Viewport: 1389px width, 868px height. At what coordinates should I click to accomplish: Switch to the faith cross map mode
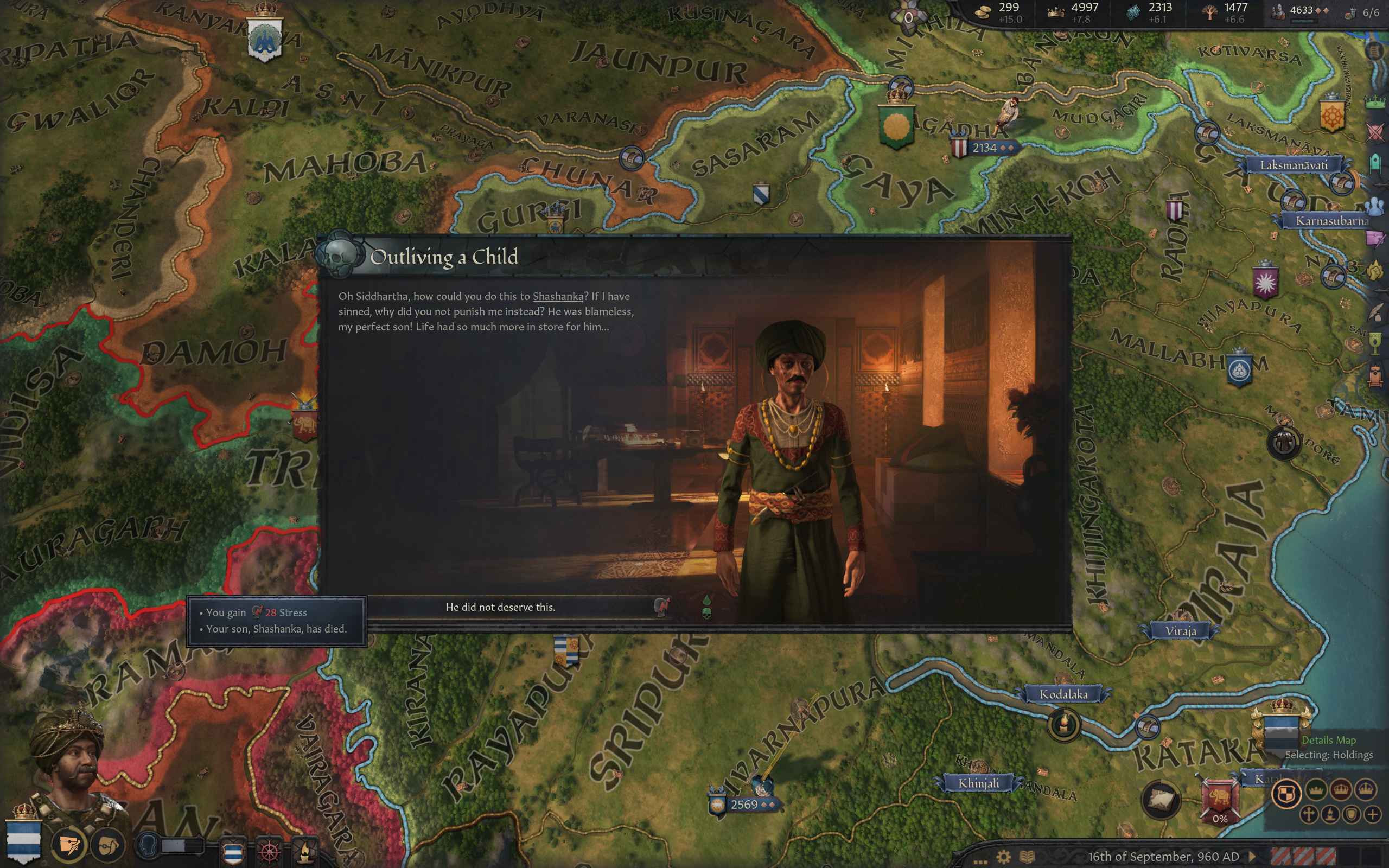1308,815
